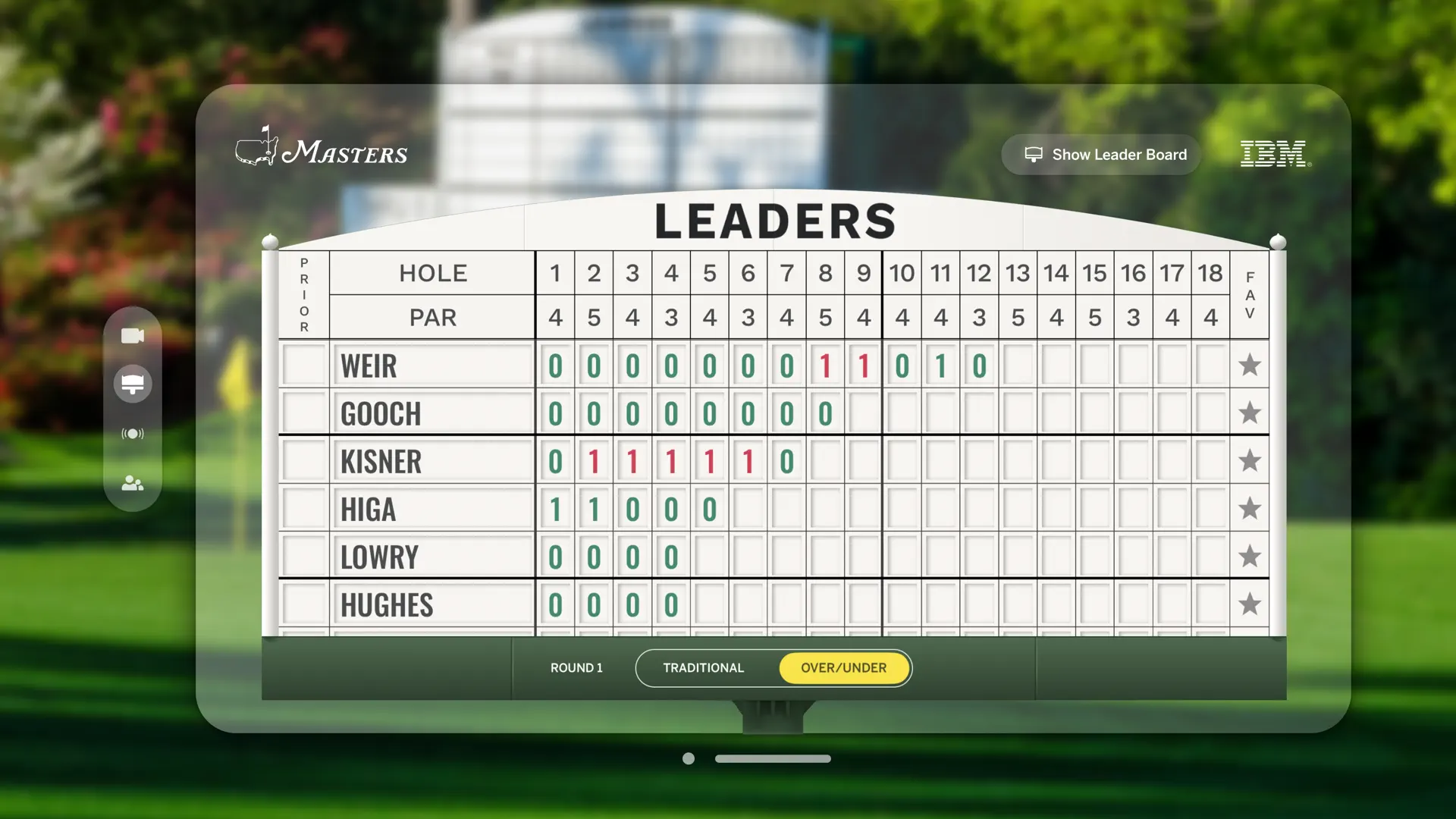Click the Masters flag logo

tap(259, 149)
